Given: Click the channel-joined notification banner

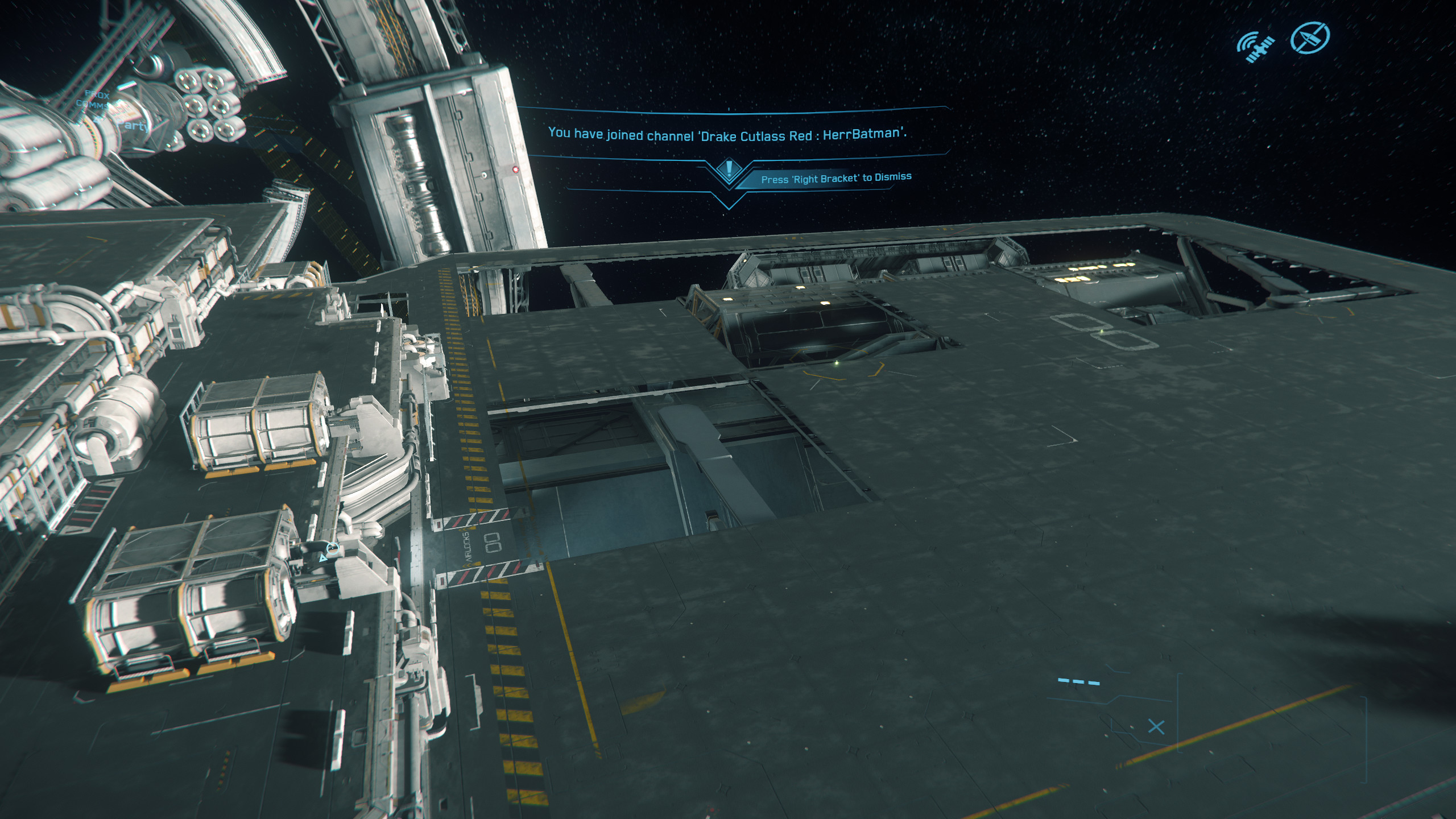Looking at the screenshot, I should [727, 134].
